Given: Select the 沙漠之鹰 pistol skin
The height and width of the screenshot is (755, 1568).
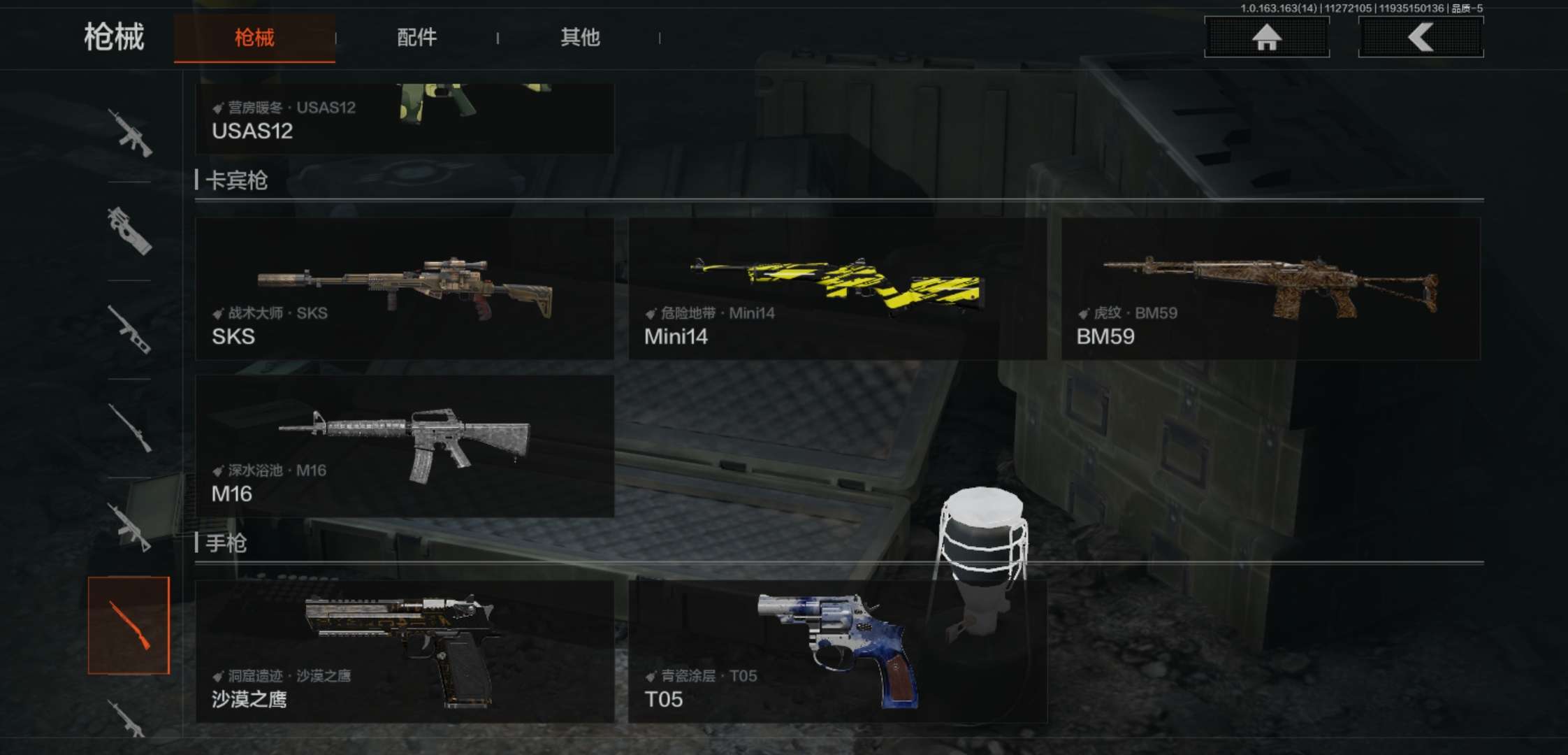Looking at the screenshot, I should pos(405,651).
